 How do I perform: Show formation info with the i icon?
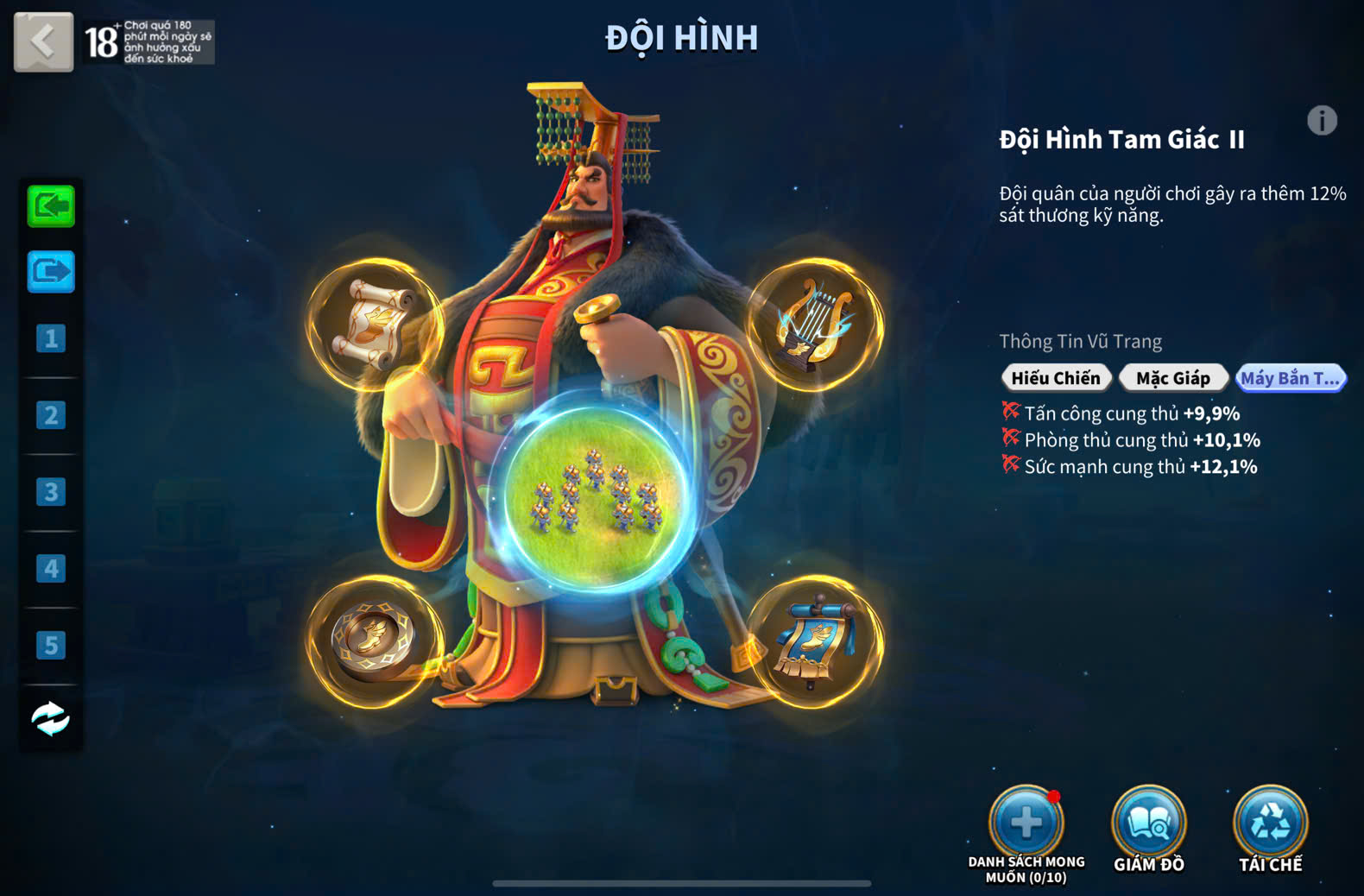(1321, 121)
